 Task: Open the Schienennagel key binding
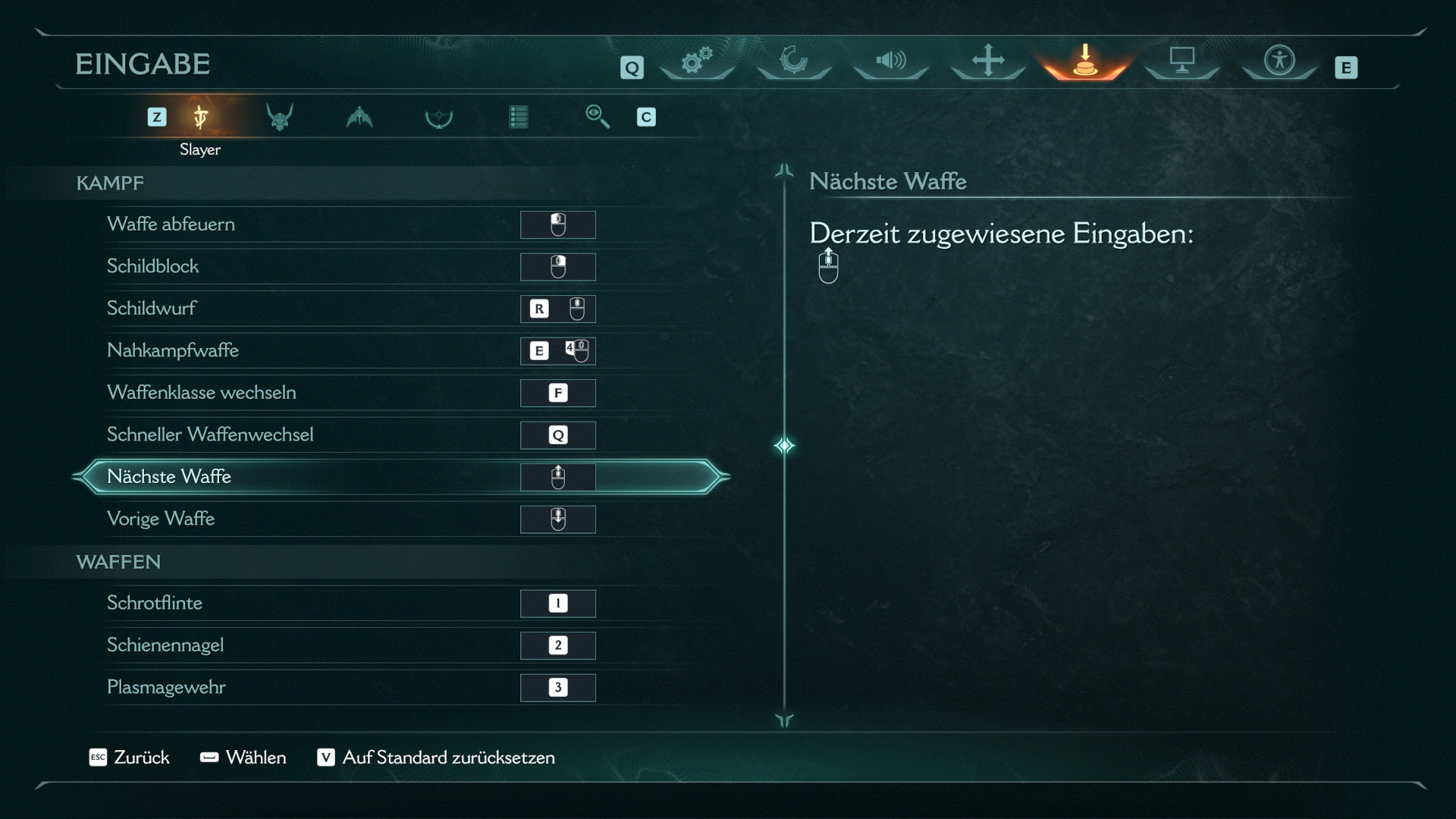coord(557,645)
